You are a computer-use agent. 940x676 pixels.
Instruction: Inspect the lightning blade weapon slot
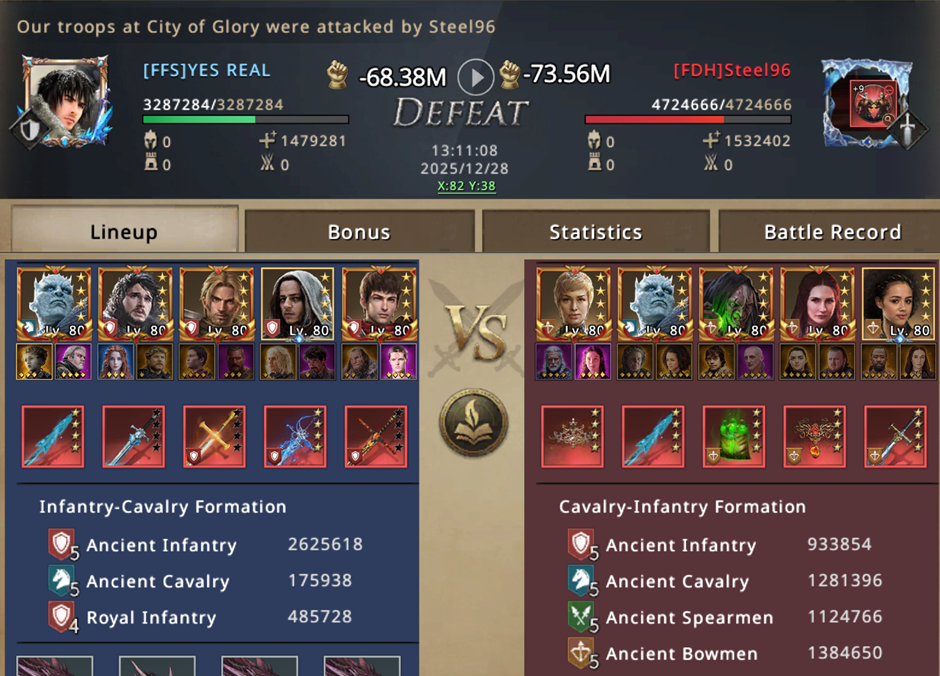(x=295, y=436)
